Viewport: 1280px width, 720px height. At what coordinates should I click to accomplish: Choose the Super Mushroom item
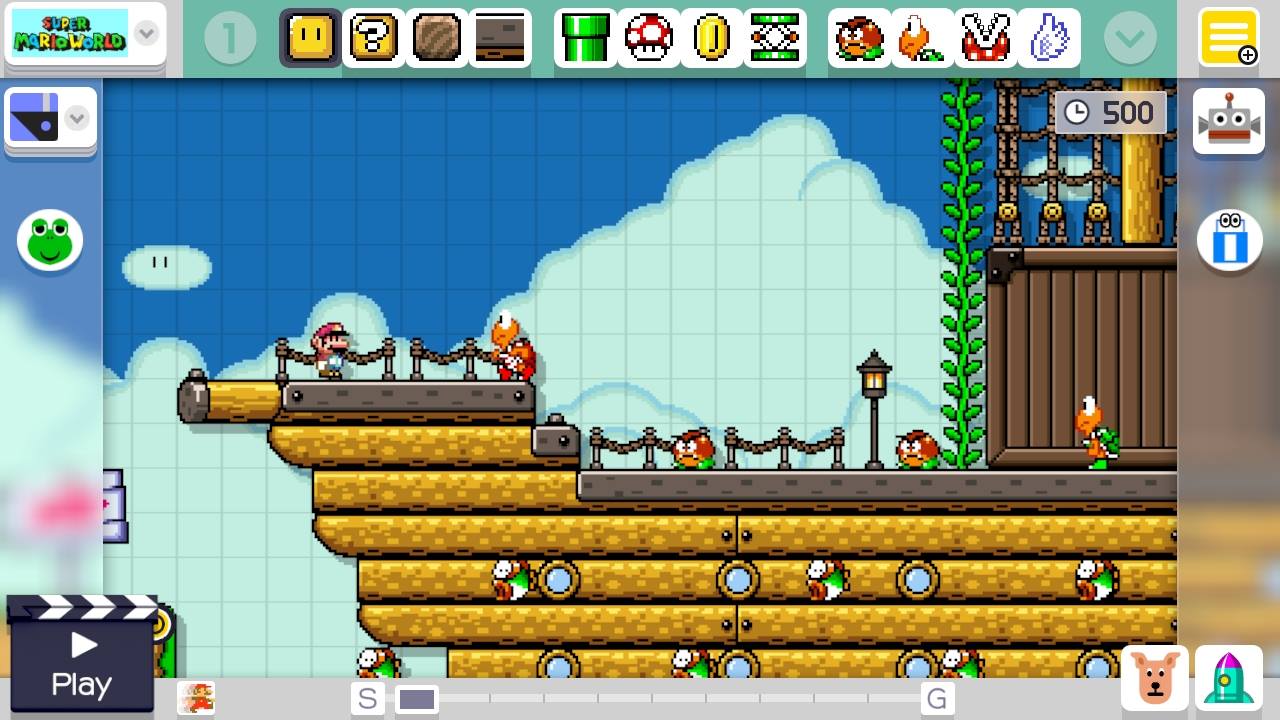[648, 38]
